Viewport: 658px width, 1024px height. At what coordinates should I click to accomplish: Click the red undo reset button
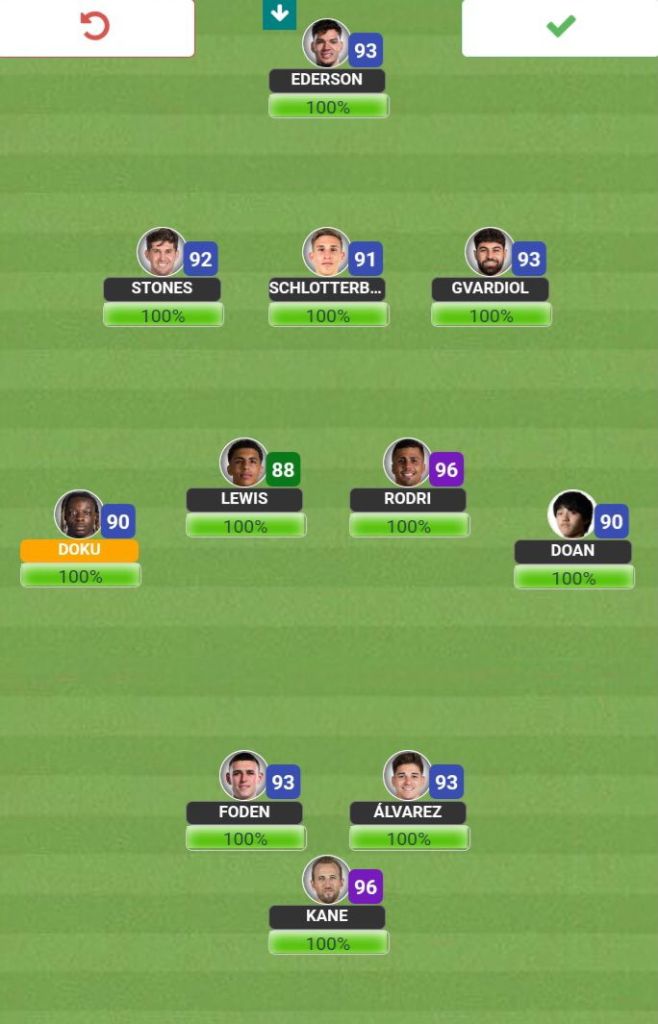point(96,27)
